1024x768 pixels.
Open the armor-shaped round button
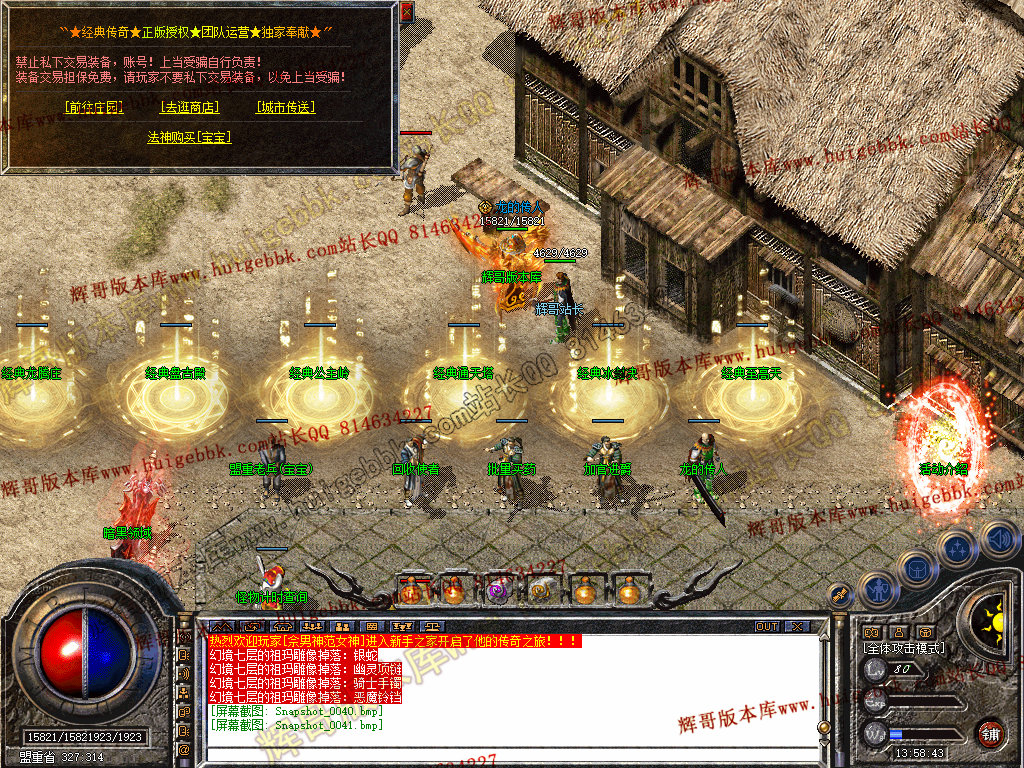(916, 568)
